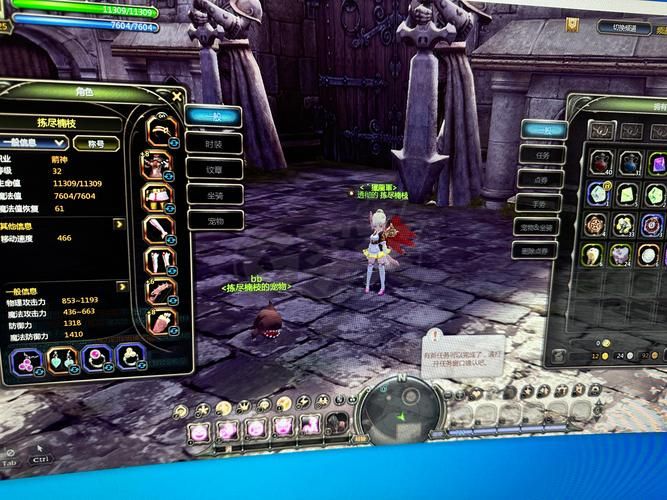Expand the 其他信息 section arrow
667x500 pixels.
pos(121,224)
